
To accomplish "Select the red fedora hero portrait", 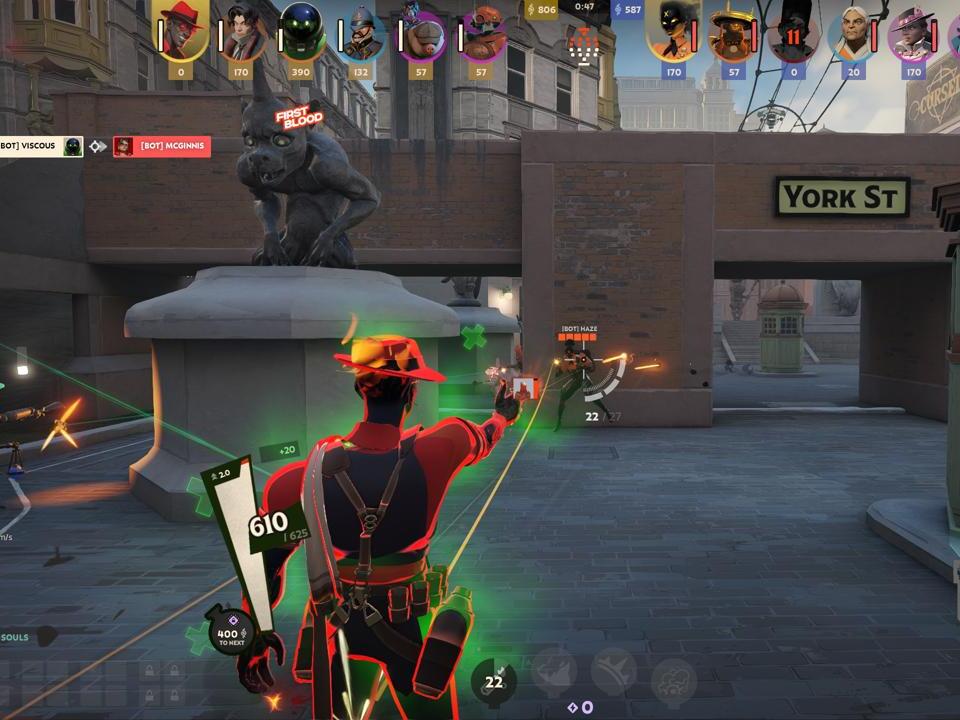I will [181, 31].
